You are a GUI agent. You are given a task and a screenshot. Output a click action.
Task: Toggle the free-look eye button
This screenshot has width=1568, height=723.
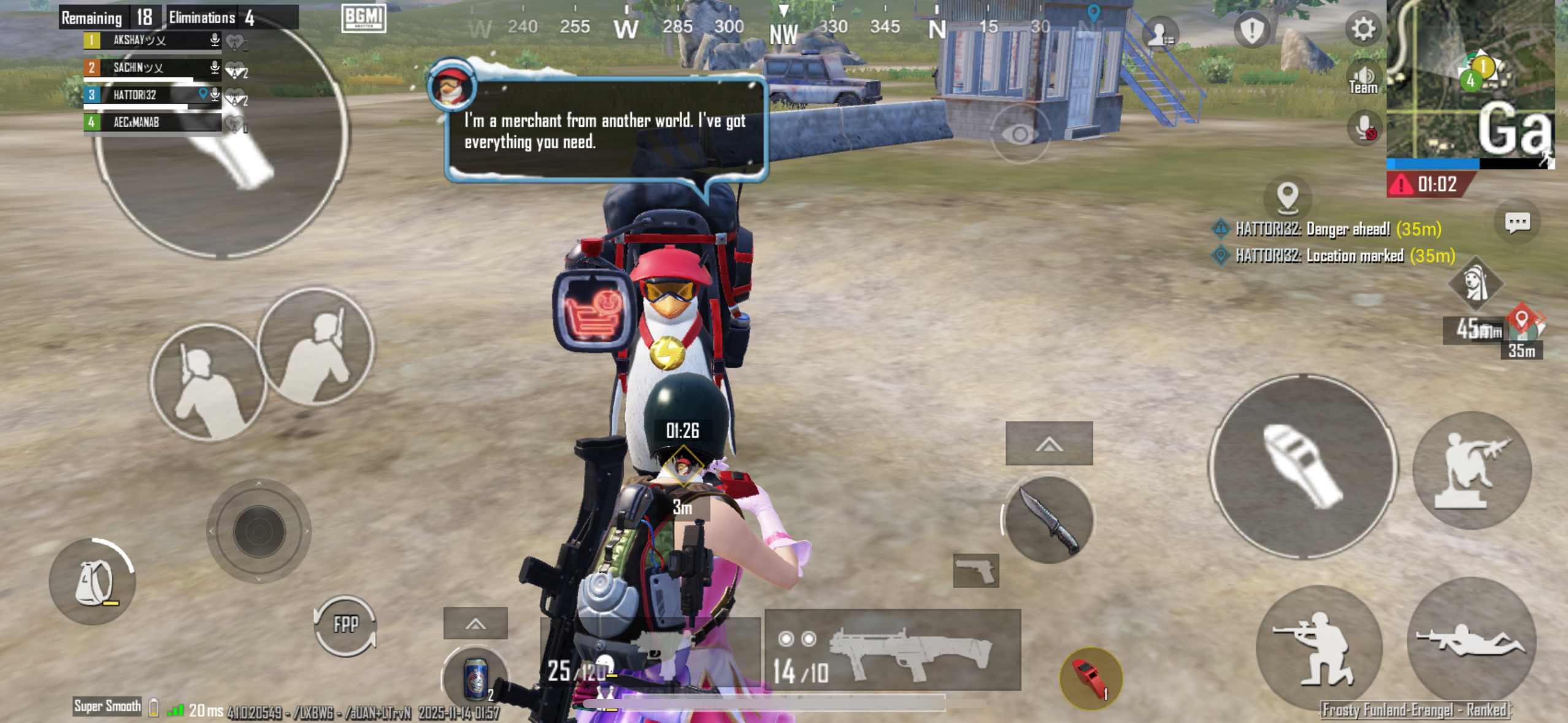click(x=1020, y=134)
